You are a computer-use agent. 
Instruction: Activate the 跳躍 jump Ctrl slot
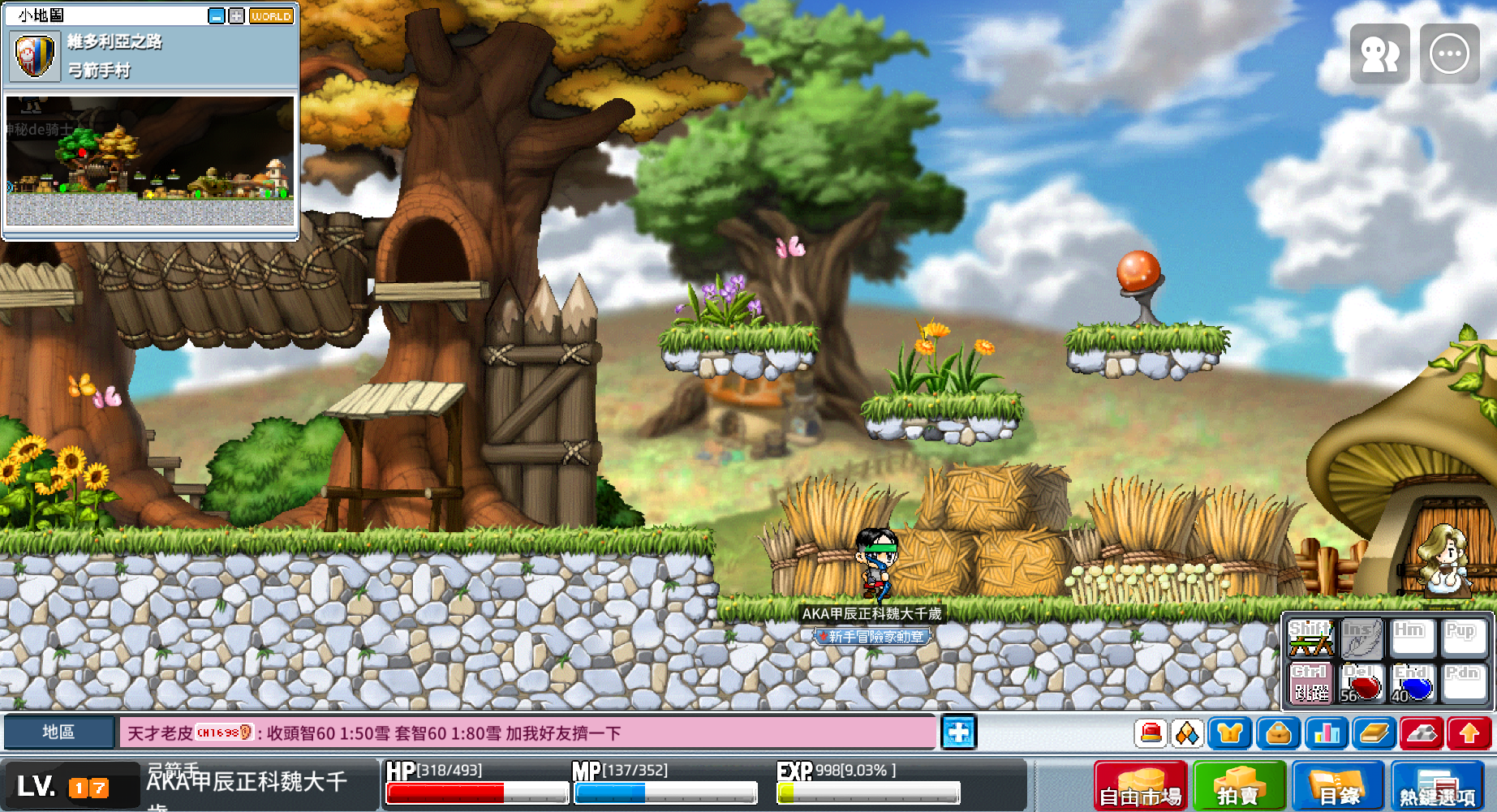(x=1311, y=684)
